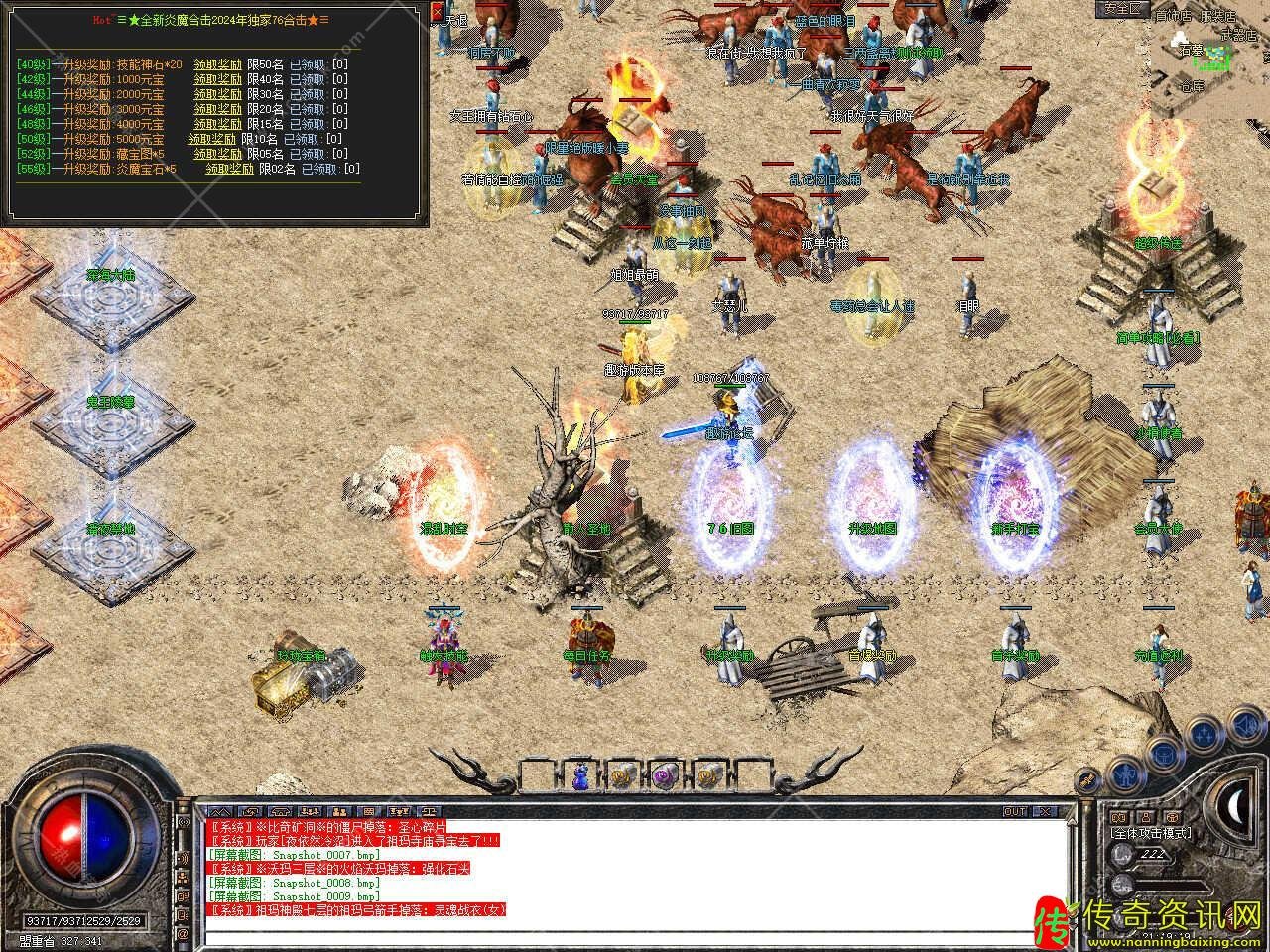1270x952 pixels.
Task: Claim the level 52 treasure map reward
Action: click(x=217, y=154)
